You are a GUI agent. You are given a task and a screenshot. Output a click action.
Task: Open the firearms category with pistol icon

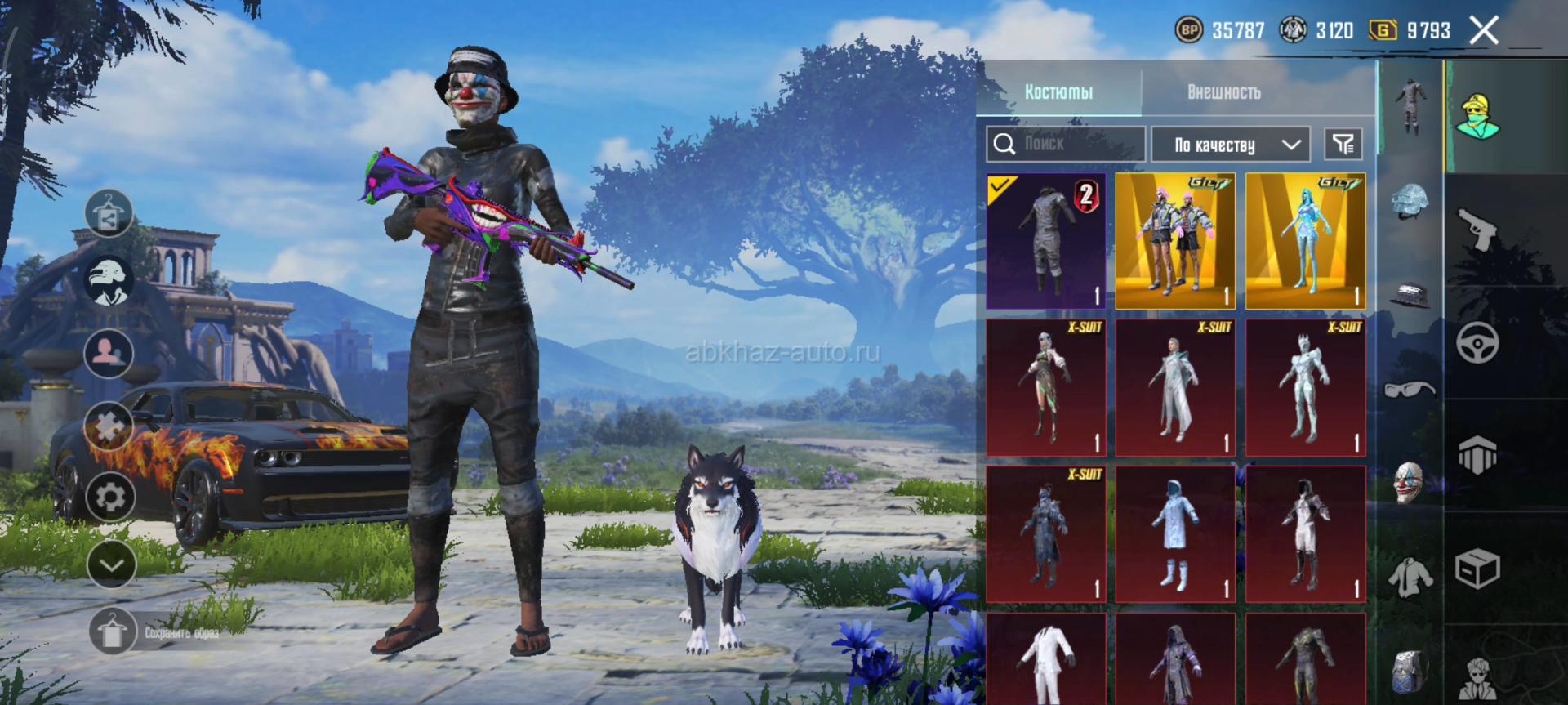point(1477,230)
